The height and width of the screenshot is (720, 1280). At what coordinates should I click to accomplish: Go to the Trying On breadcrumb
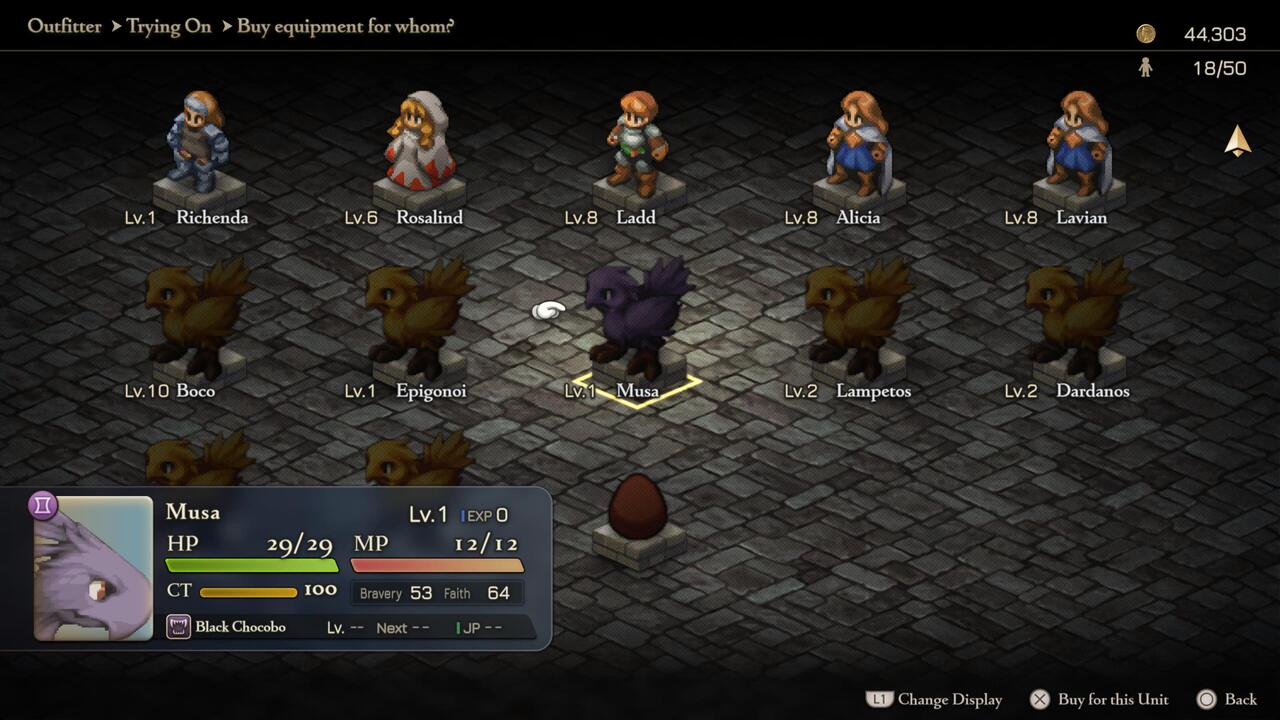pos(168,26)
